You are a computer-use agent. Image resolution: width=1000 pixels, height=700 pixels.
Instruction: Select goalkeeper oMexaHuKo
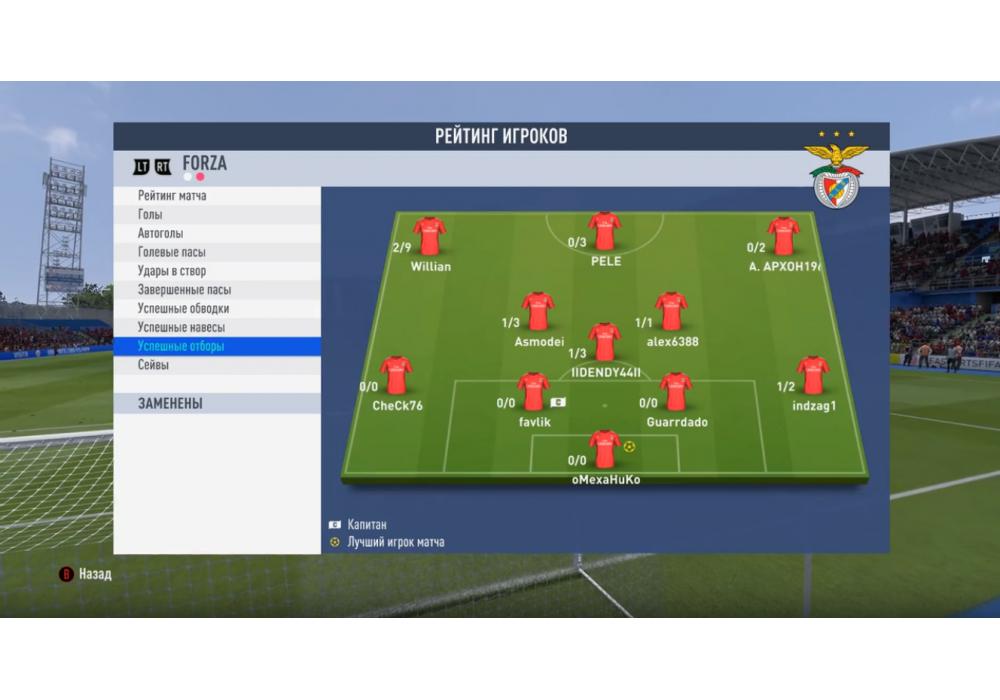[x=604, y=449]
